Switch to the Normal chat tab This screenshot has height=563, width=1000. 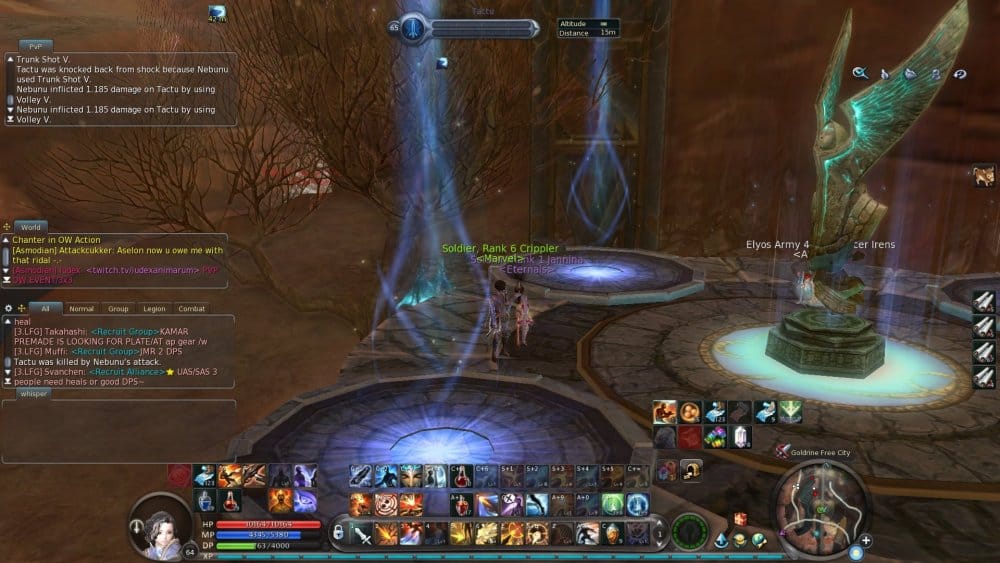point(82,309)
